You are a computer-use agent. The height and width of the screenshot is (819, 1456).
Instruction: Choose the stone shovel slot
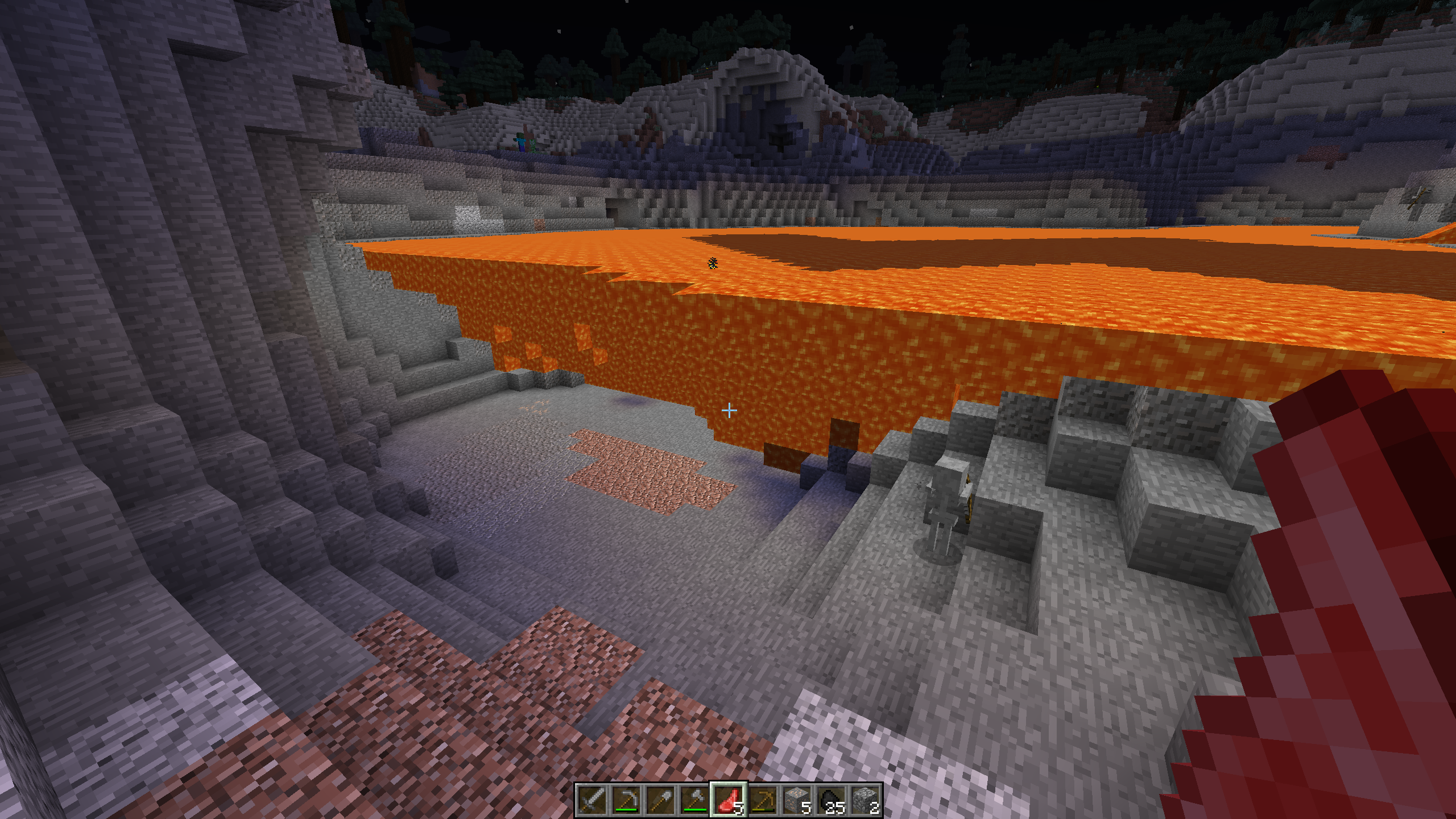660,800
